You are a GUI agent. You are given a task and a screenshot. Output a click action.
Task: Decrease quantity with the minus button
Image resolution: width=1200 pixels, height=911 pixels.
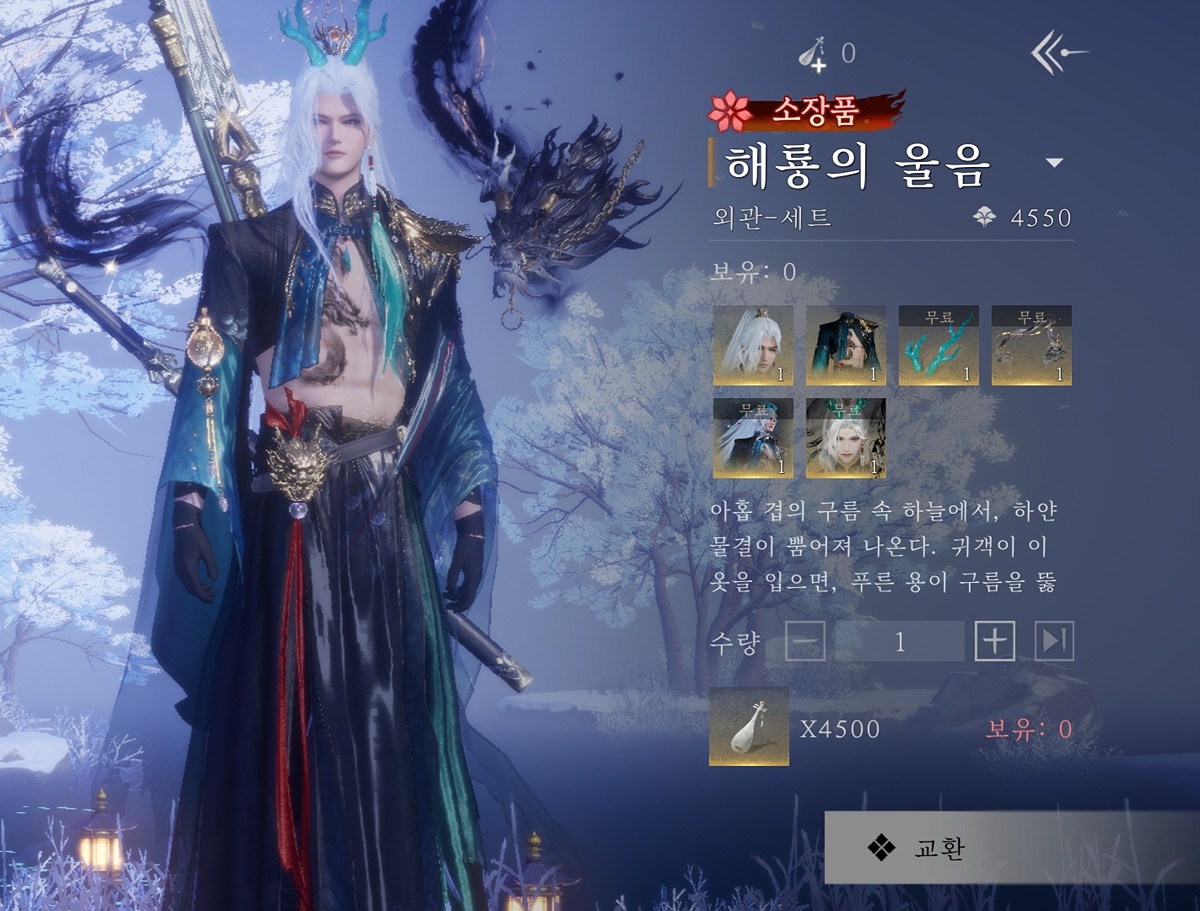805,641
